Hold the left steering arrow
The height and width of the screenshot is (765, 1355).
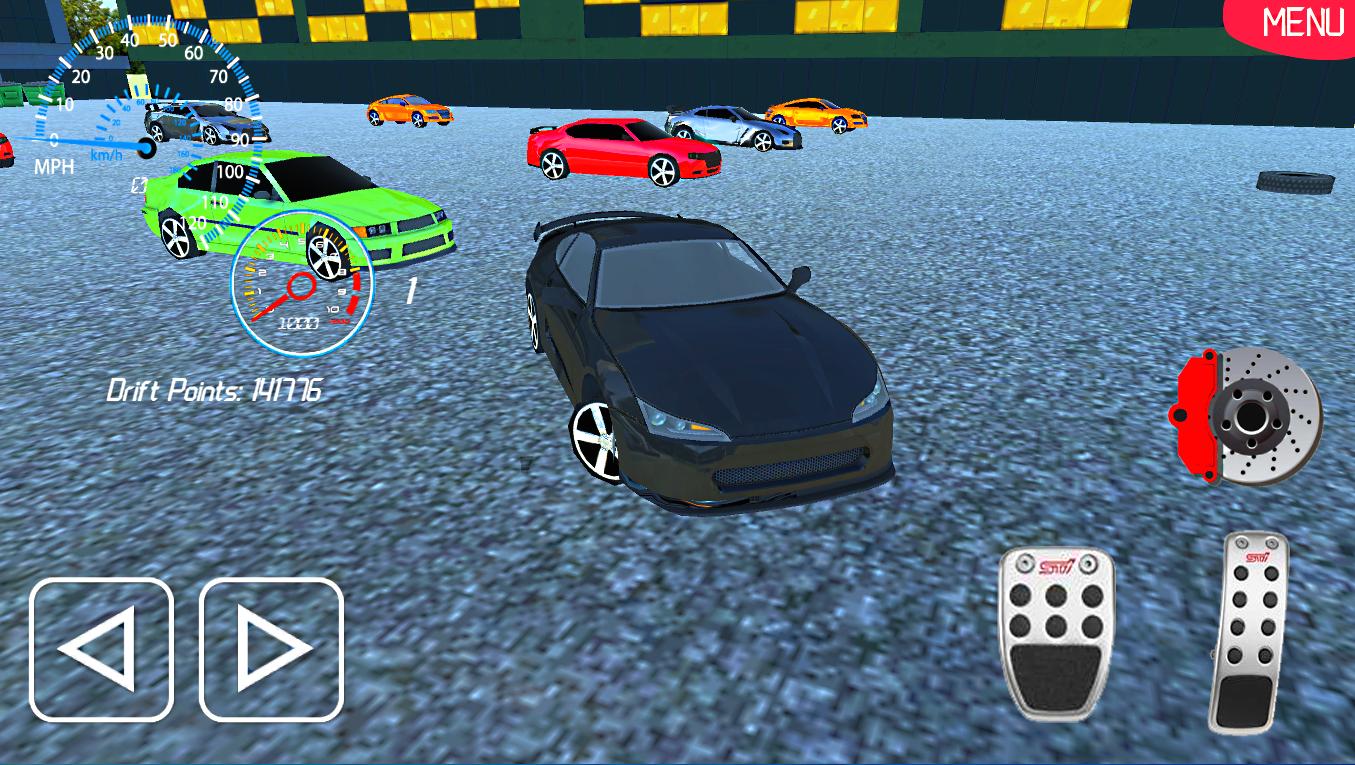[x=100, y=648]
